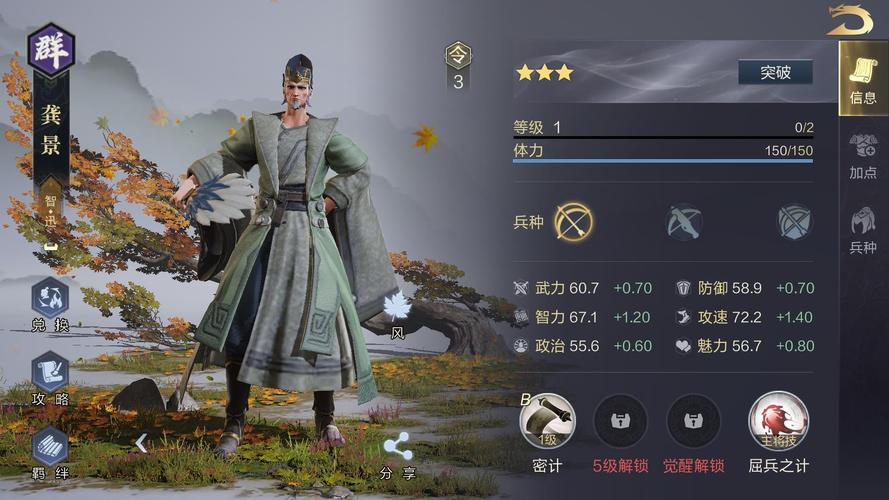Click the 令 command cost badge
The width and height of the screenshot is (889, 500).
pos(458,66)
